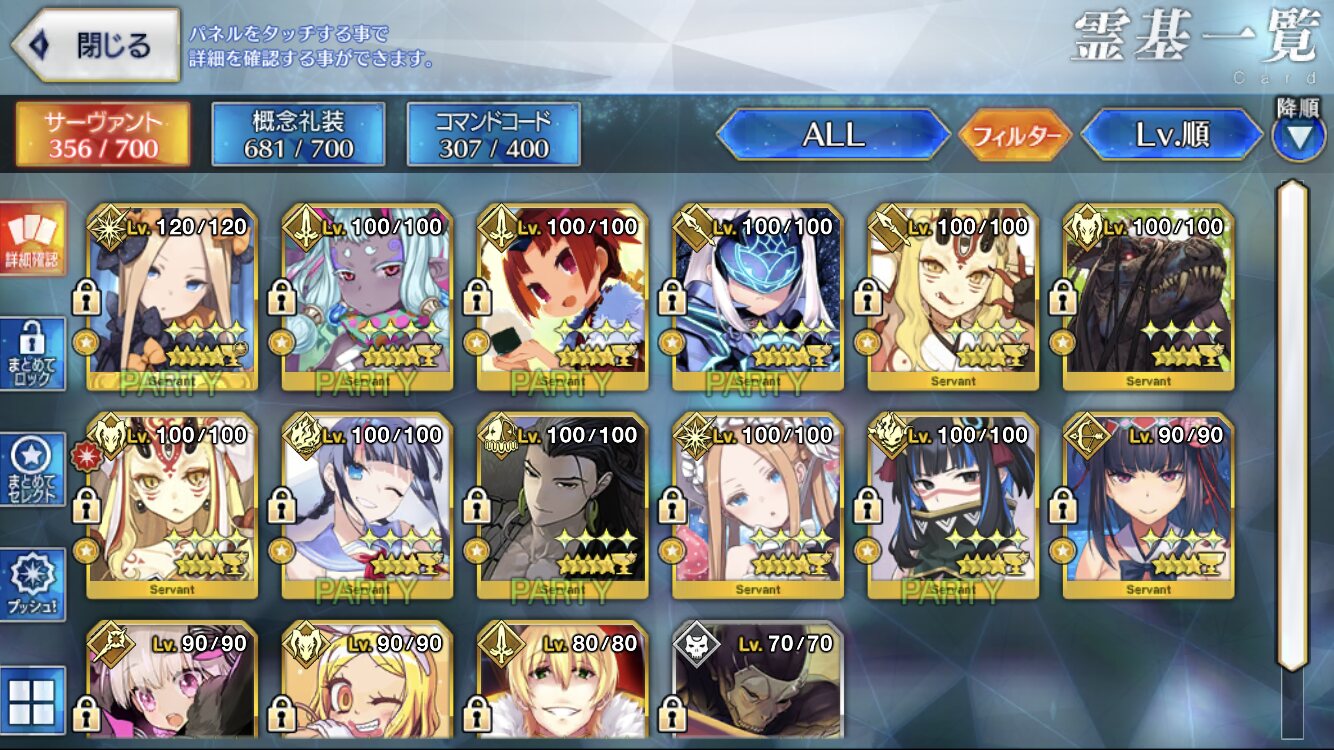
Task: Change sorting via the Lv.順 button
Action: (x=1172, y=135)
